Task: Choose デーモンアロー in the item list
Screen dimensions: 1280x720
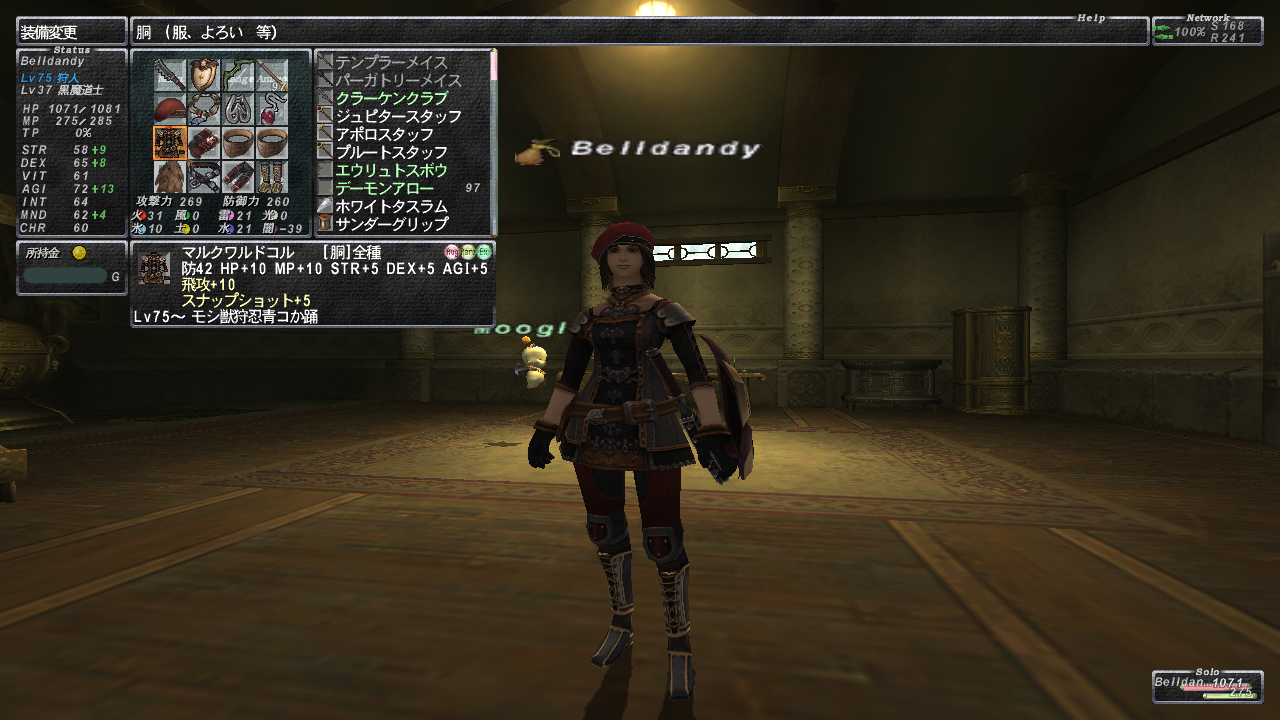Action: pos(384,188)
